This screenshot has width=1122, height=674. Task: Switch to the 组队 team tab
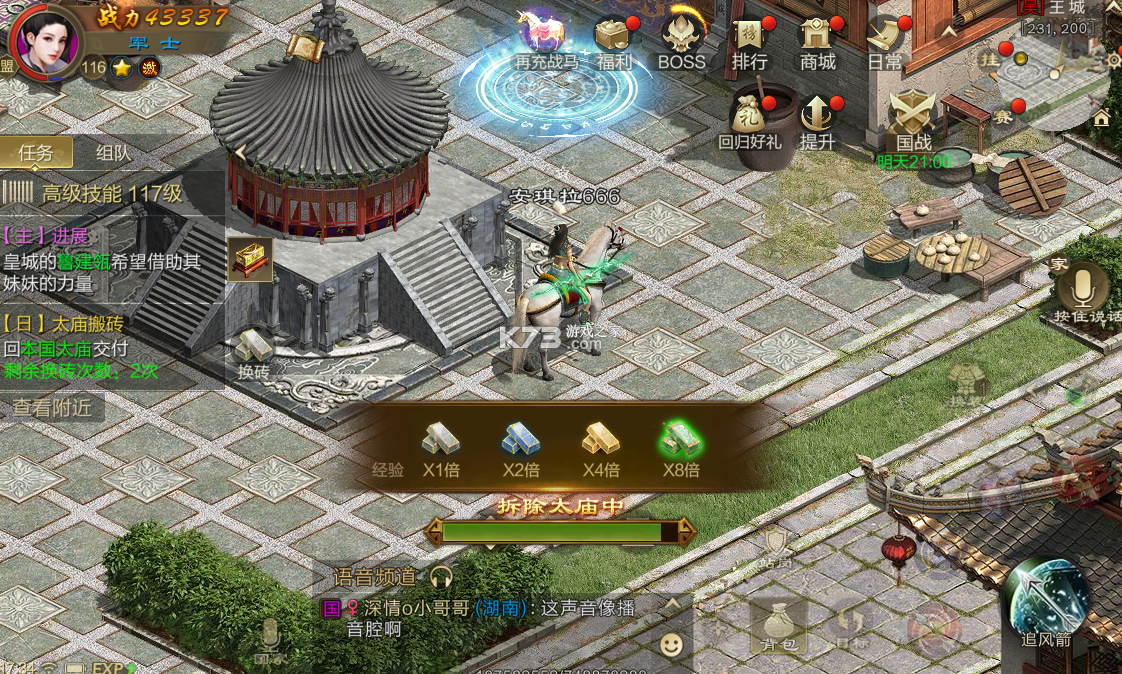(x=113, y=153)
